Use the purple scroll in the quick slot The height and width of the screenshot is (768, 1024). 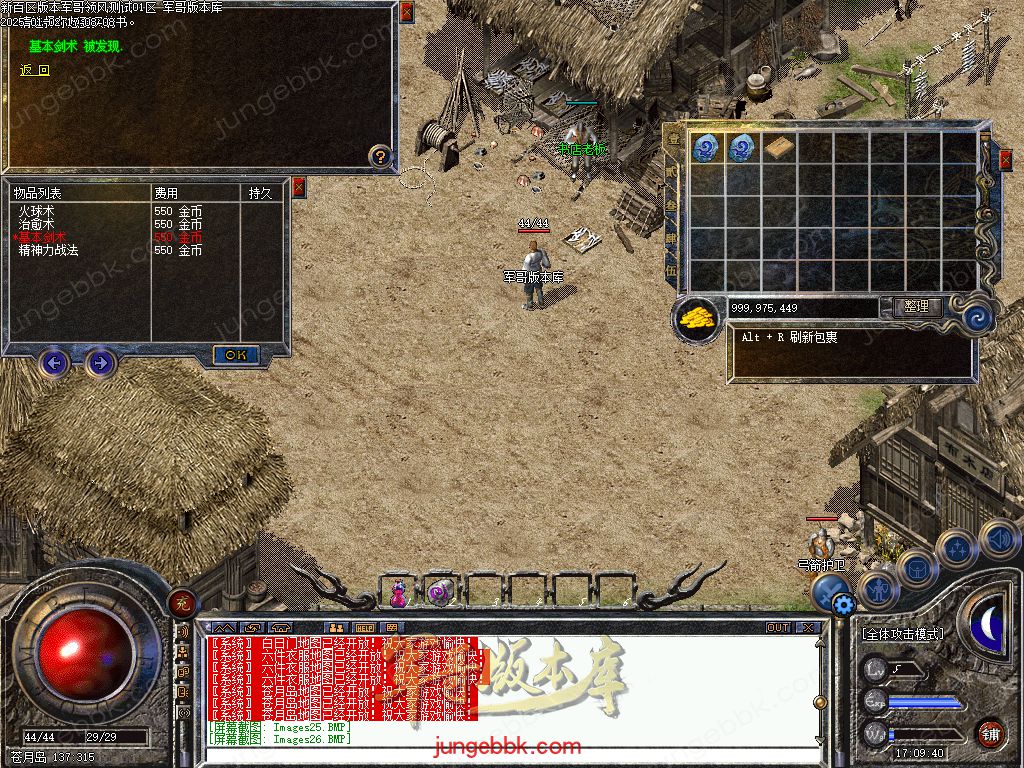point(440,594)
